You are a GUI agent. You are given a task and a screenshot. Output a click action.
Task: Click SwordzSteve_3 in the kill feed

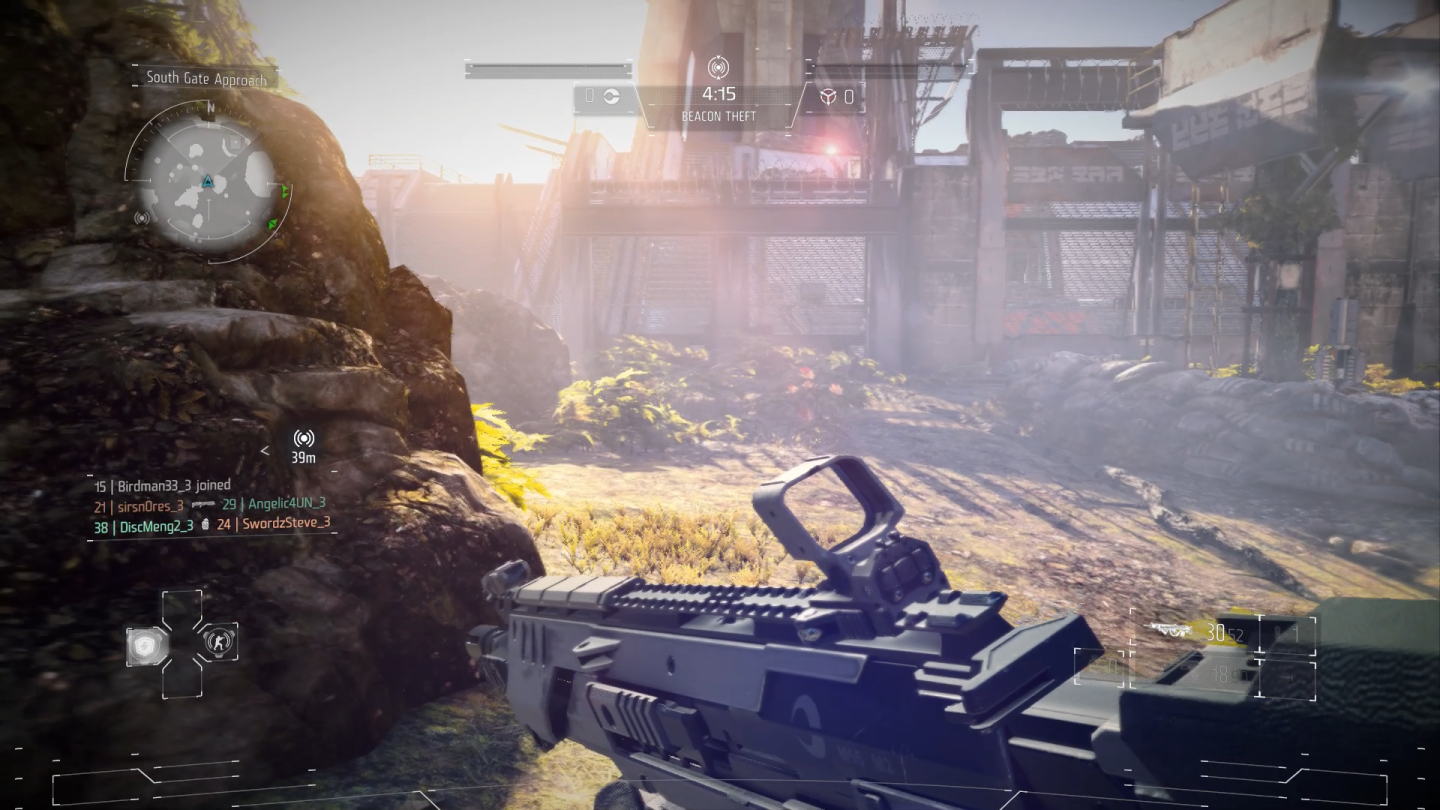coord(287,524)
